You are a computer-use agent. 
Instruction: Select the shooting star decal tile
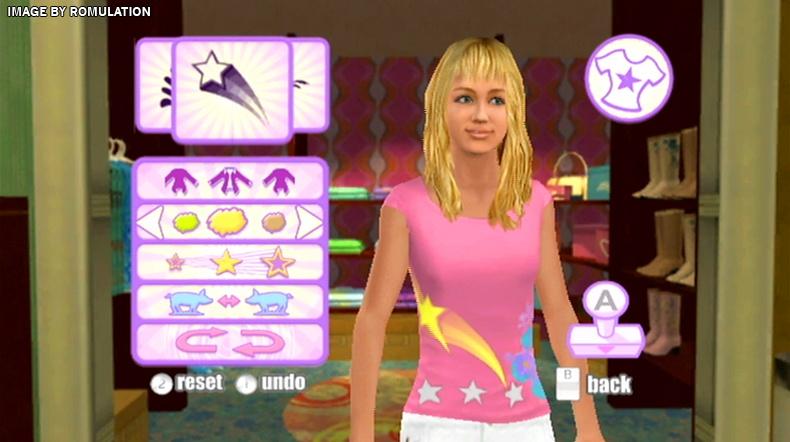[x=231, y=90]
